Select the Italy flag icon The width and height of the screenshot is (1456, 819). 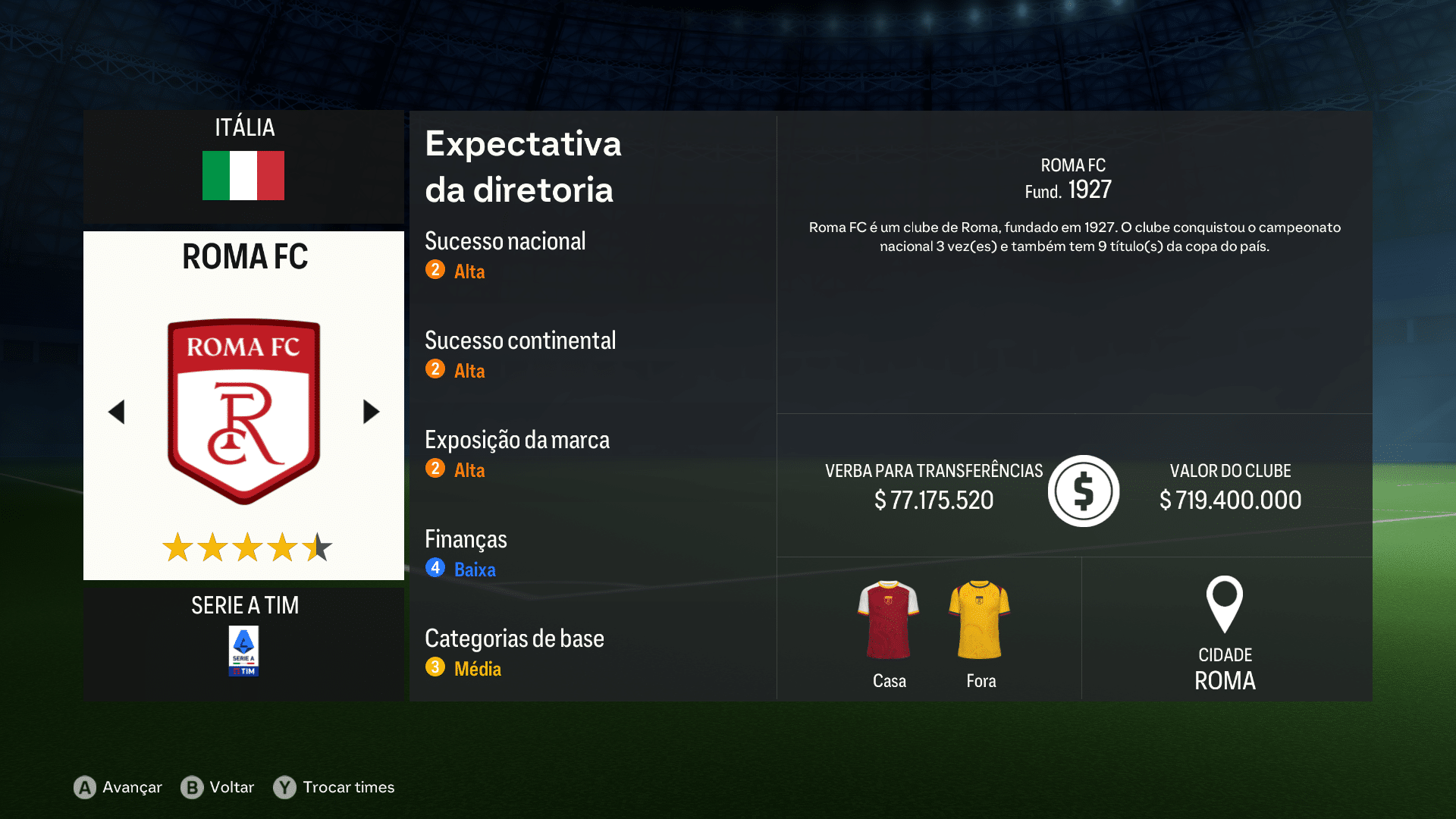click(x=243, y=175)
